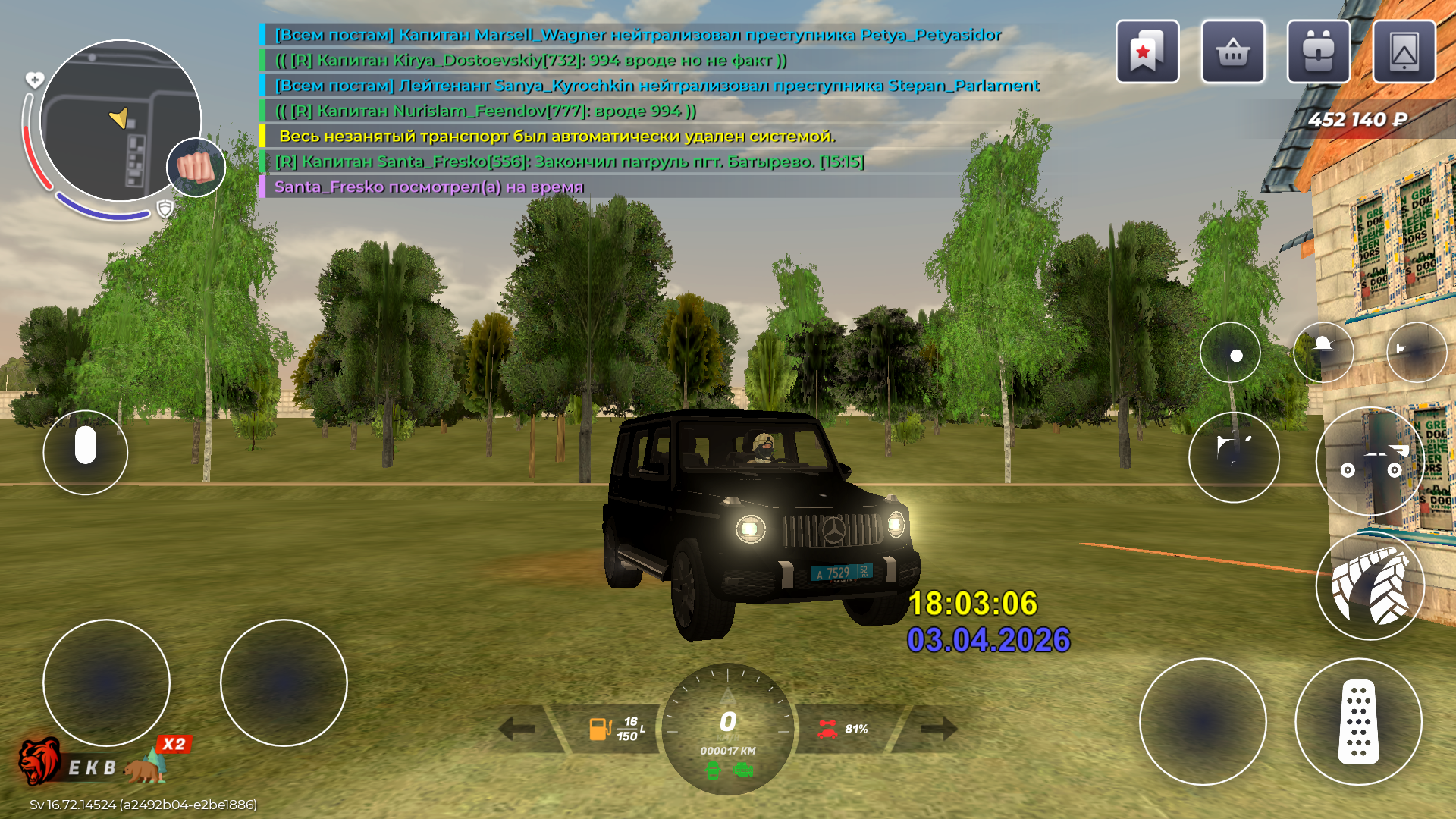The height and width of the screenshot is (819, 1456).
Task: Open the shopping basket store
Action: [1233, 52]
